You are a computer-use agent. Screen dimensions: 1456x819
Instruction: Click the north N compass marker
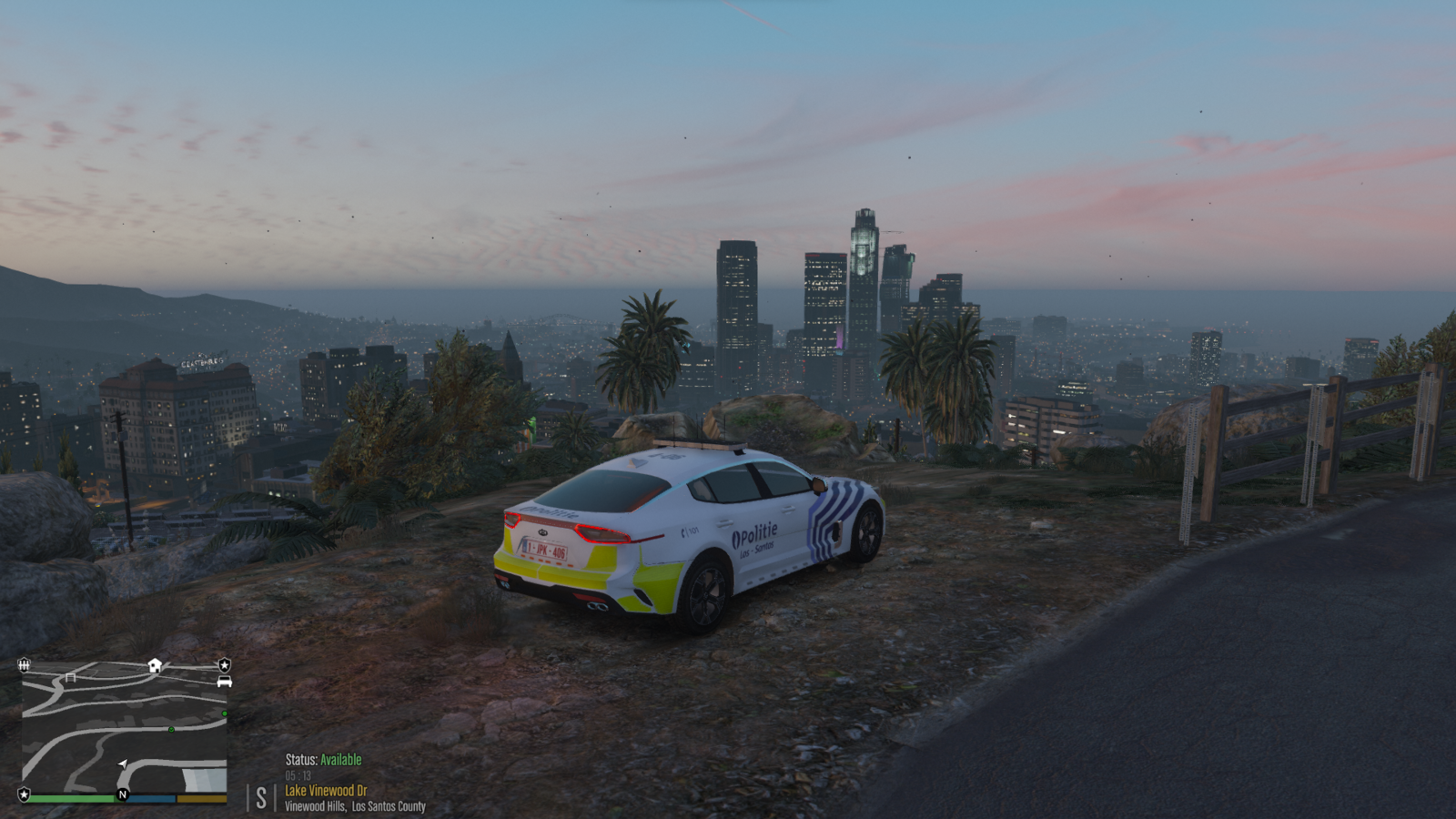pyautogui.click(x=122, y=794)
